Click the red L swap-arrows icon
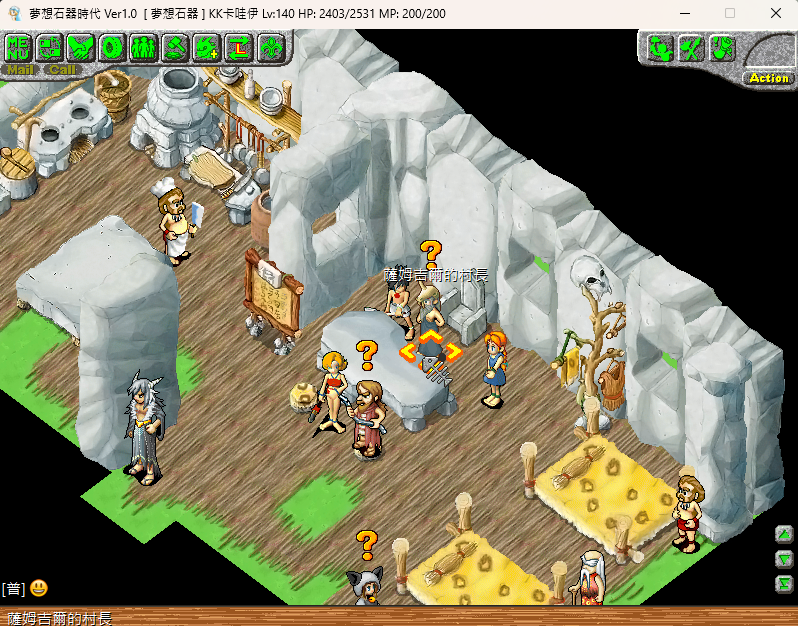 [238, 47]
